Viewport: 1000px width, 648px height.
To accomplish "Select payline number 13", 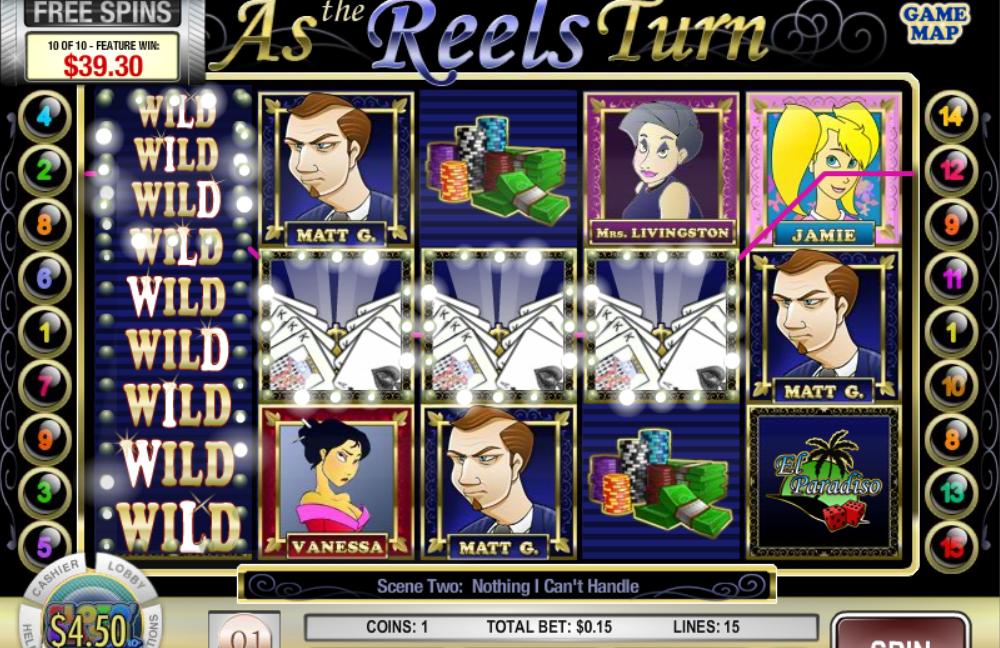I will (951, 492).
